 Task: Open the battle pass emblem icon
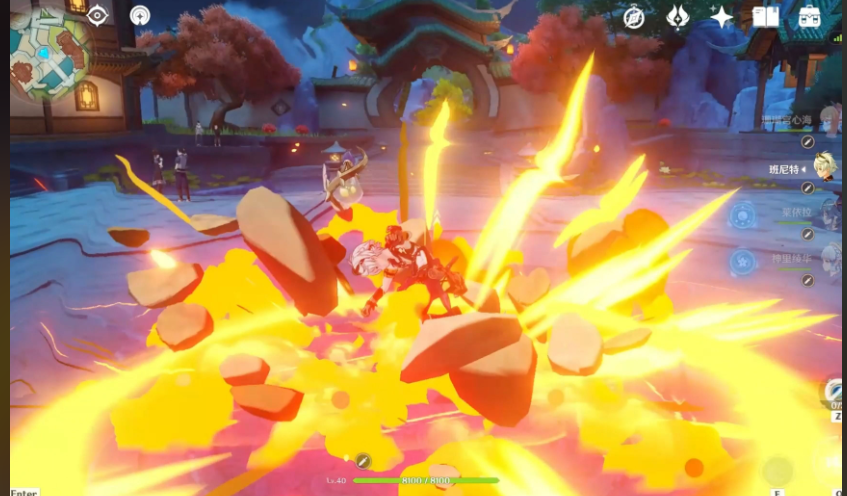pyautogui.click(x=678, y=16)
